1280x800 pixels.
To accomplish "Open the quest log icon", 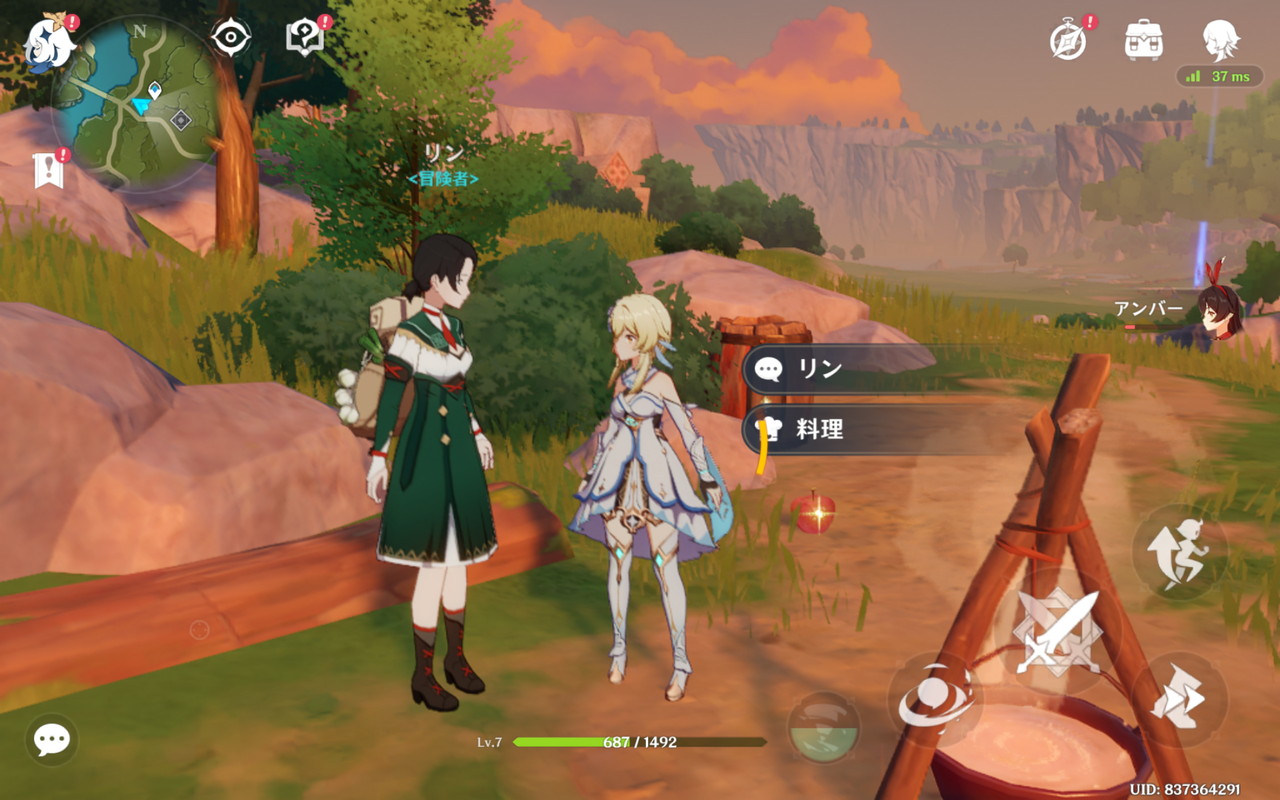I will [x=304, y=38].
